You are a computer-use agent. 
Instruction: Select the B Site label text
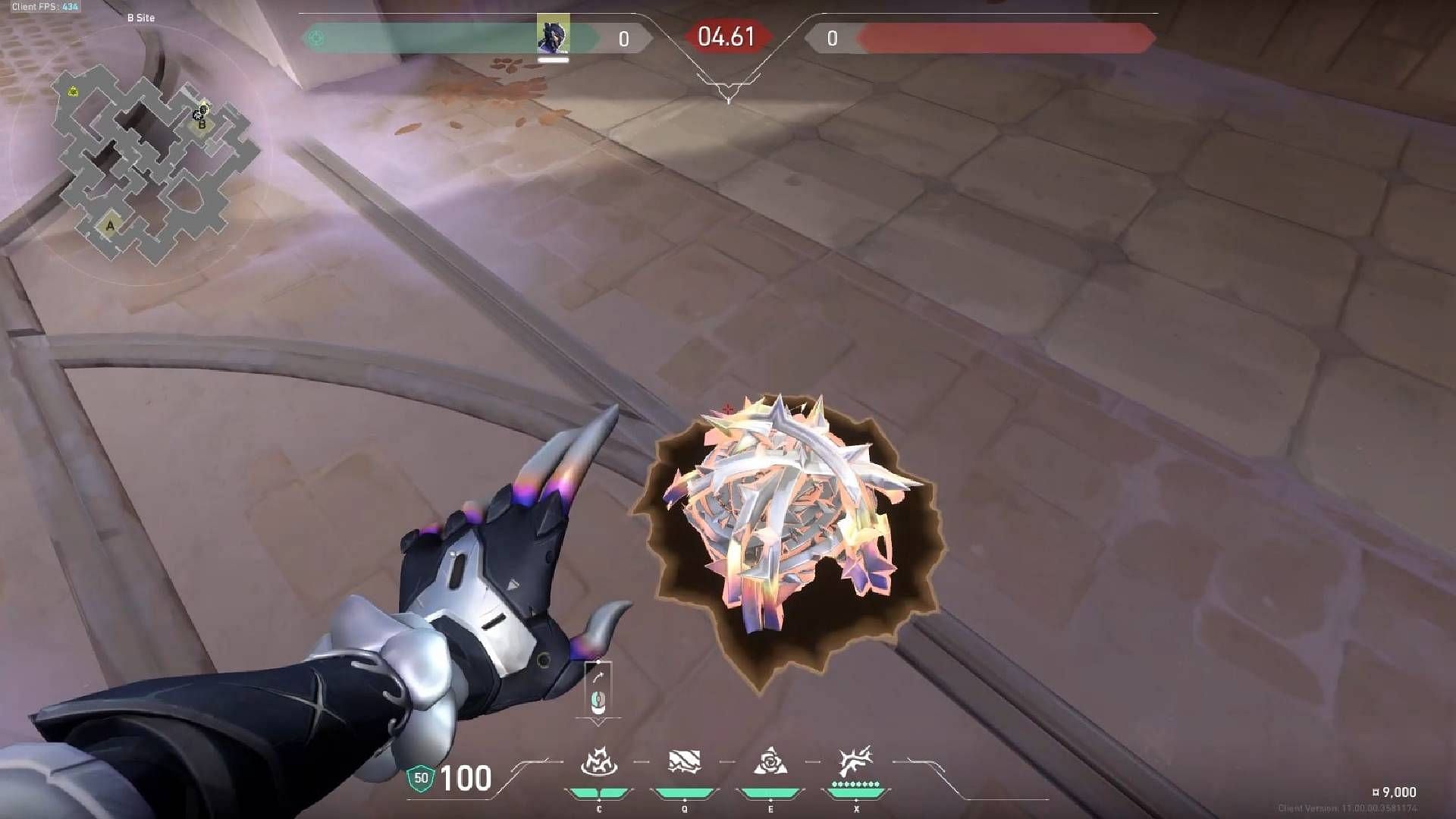click(144, 17)
